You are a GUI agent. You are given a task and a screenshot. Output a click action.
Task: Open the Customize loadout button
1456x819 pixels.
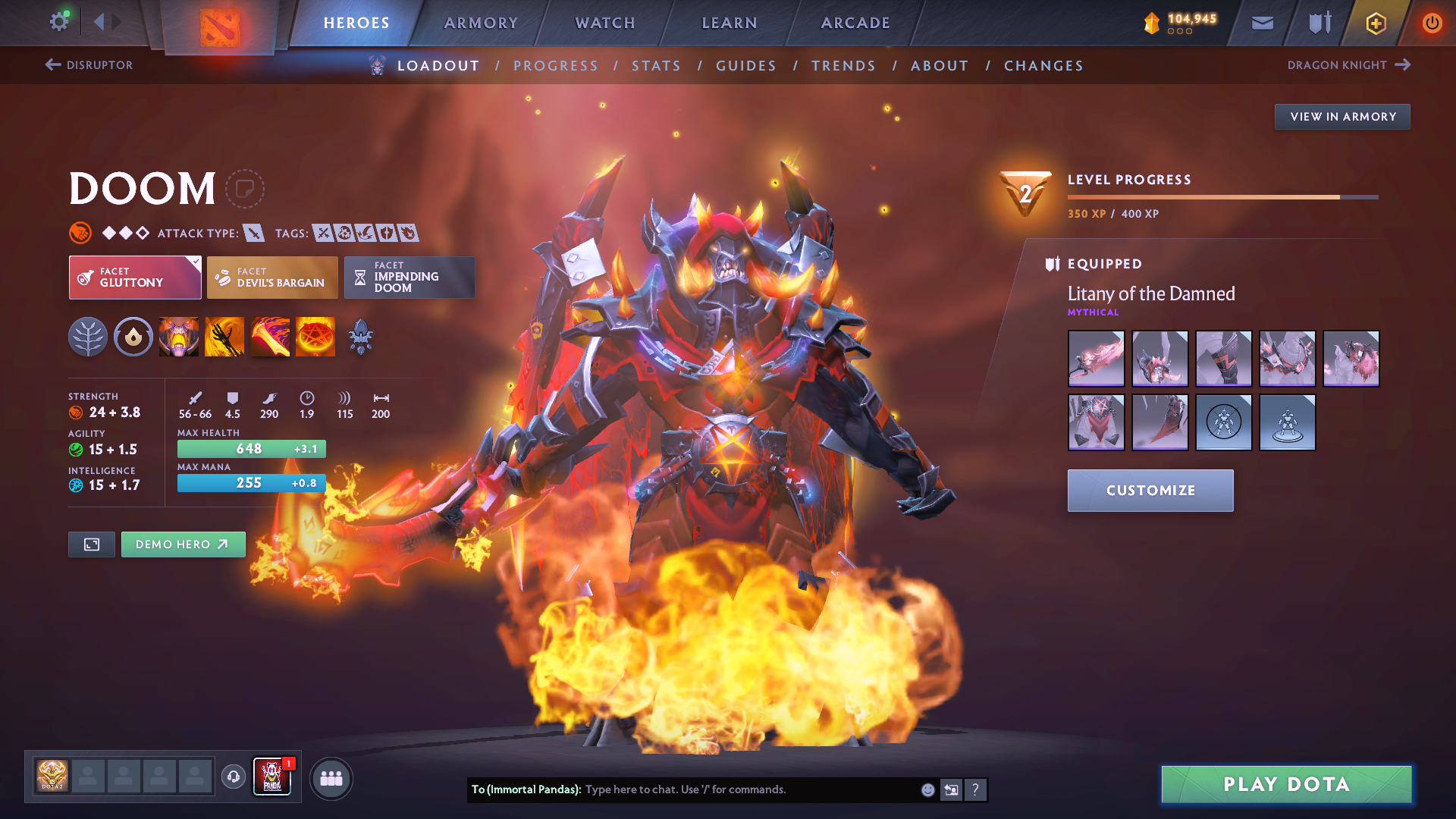1150,491
